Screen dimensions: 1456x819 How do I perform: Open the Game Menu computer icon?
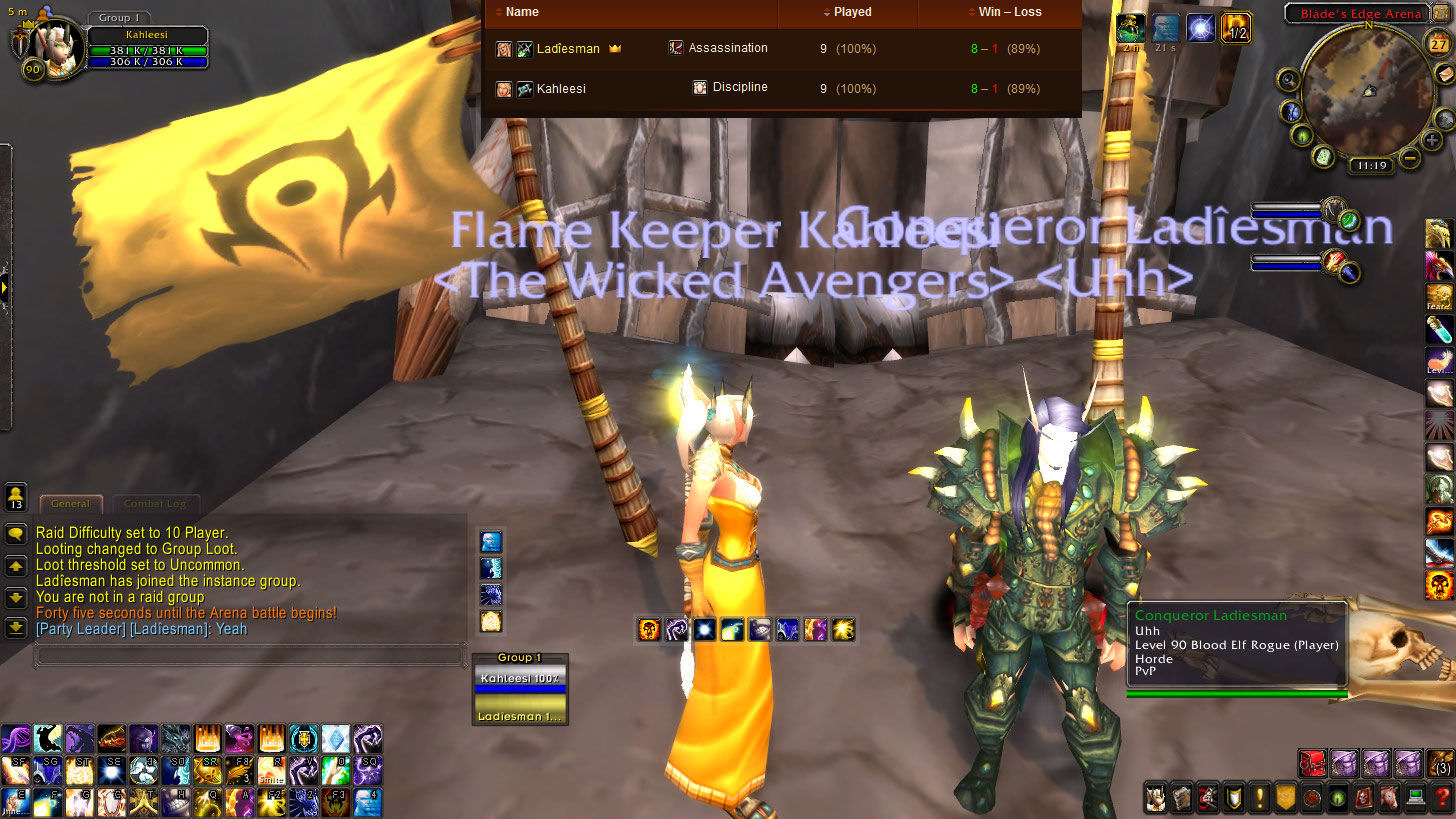pyautogui.click(x=1415, y=798)
